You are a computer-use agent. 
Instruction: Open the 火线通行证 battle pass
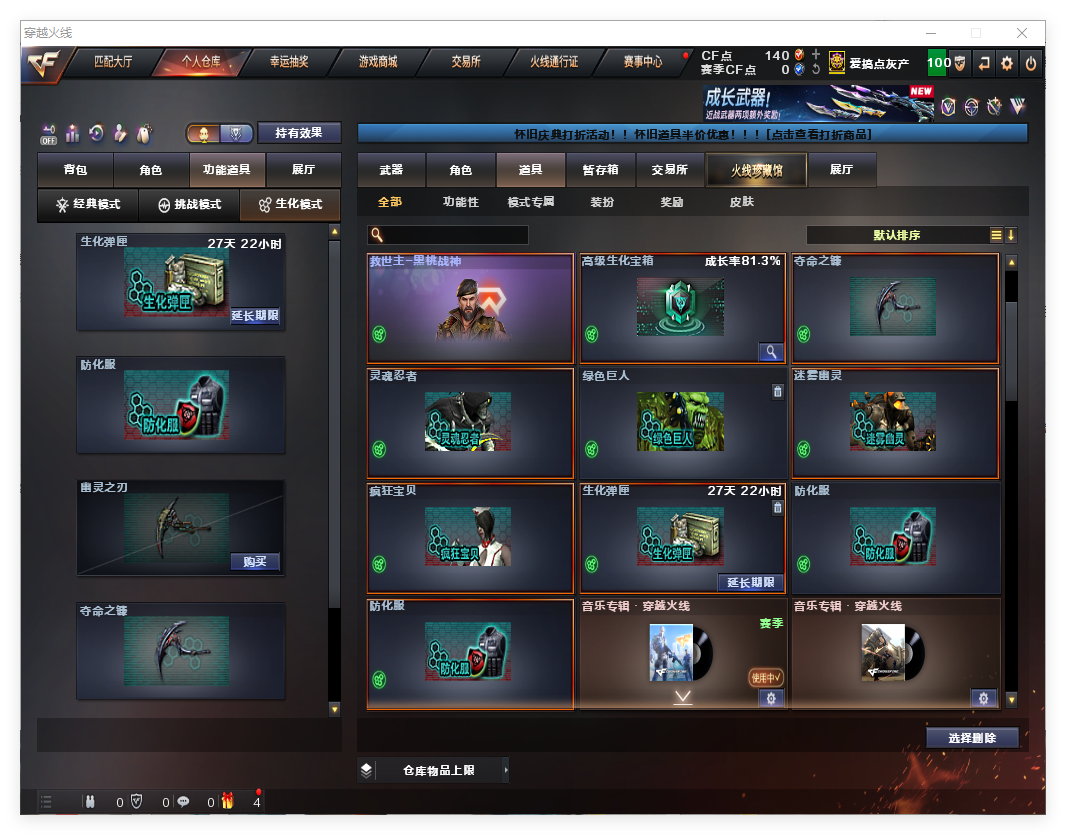point(554,62)
